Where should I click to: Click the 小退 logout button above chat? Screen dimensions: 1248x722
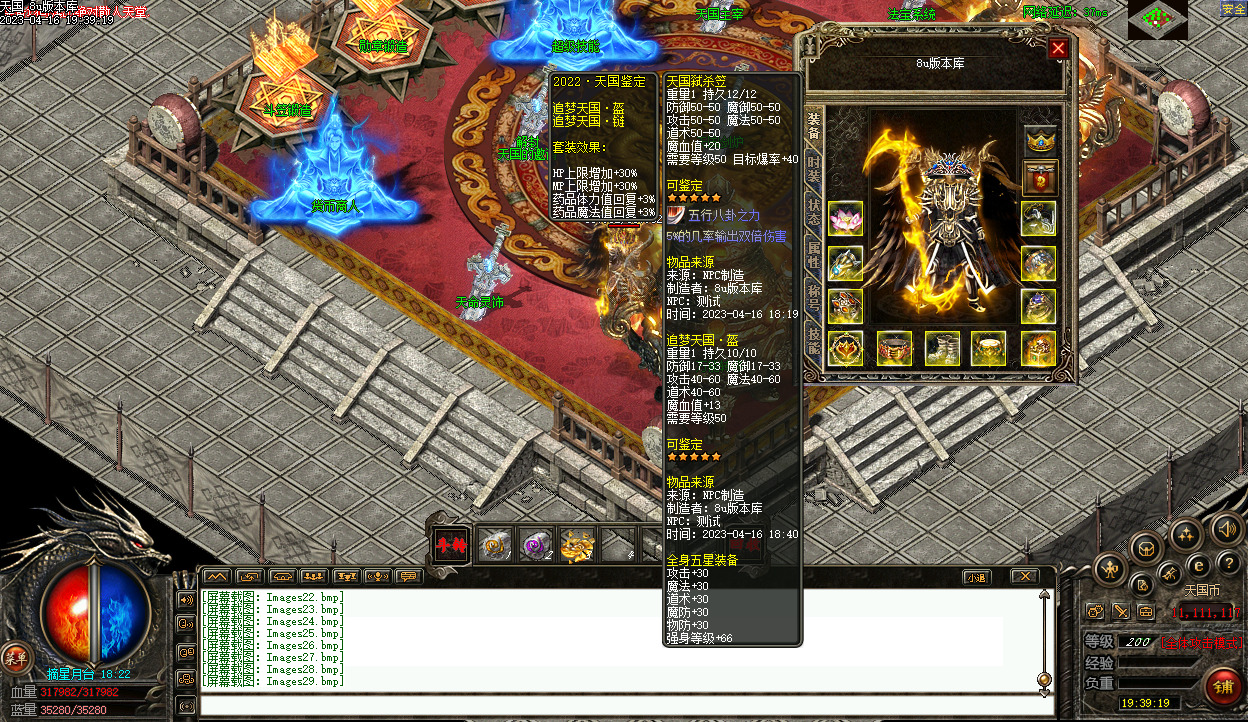pos(976,577)
